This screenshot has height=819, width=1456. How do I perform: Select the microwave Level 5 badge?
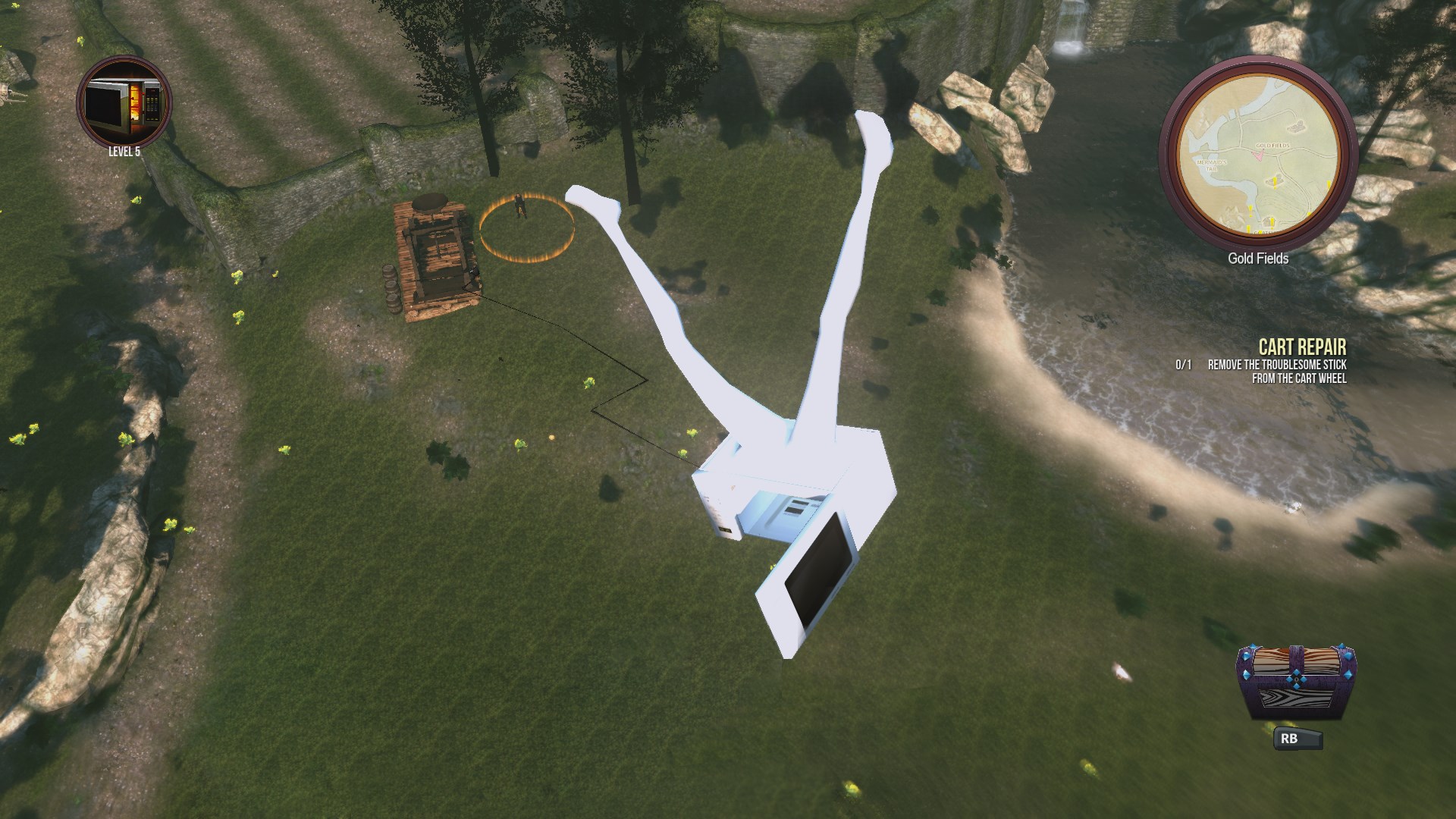124,105
